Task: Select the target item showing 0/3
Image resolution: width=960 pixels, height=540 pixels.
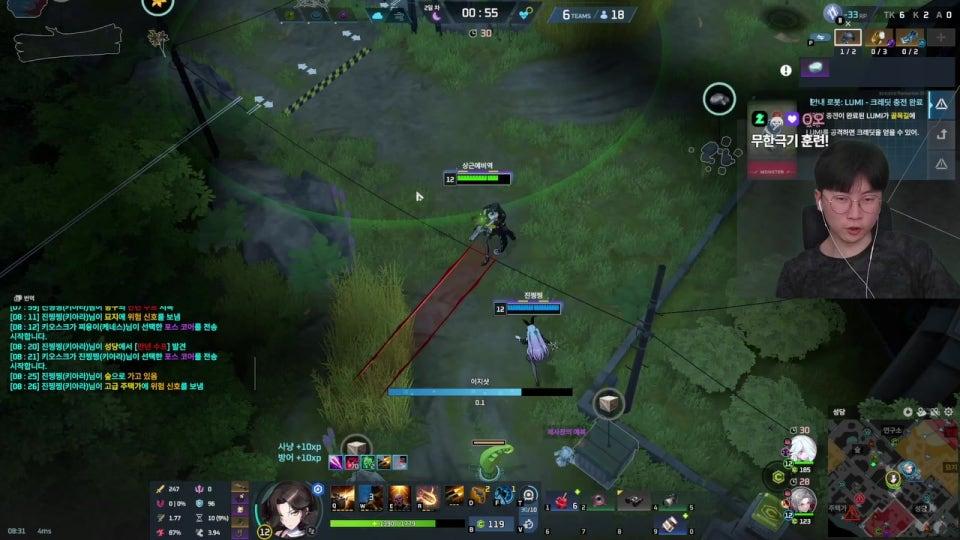Action: point(879,38)
